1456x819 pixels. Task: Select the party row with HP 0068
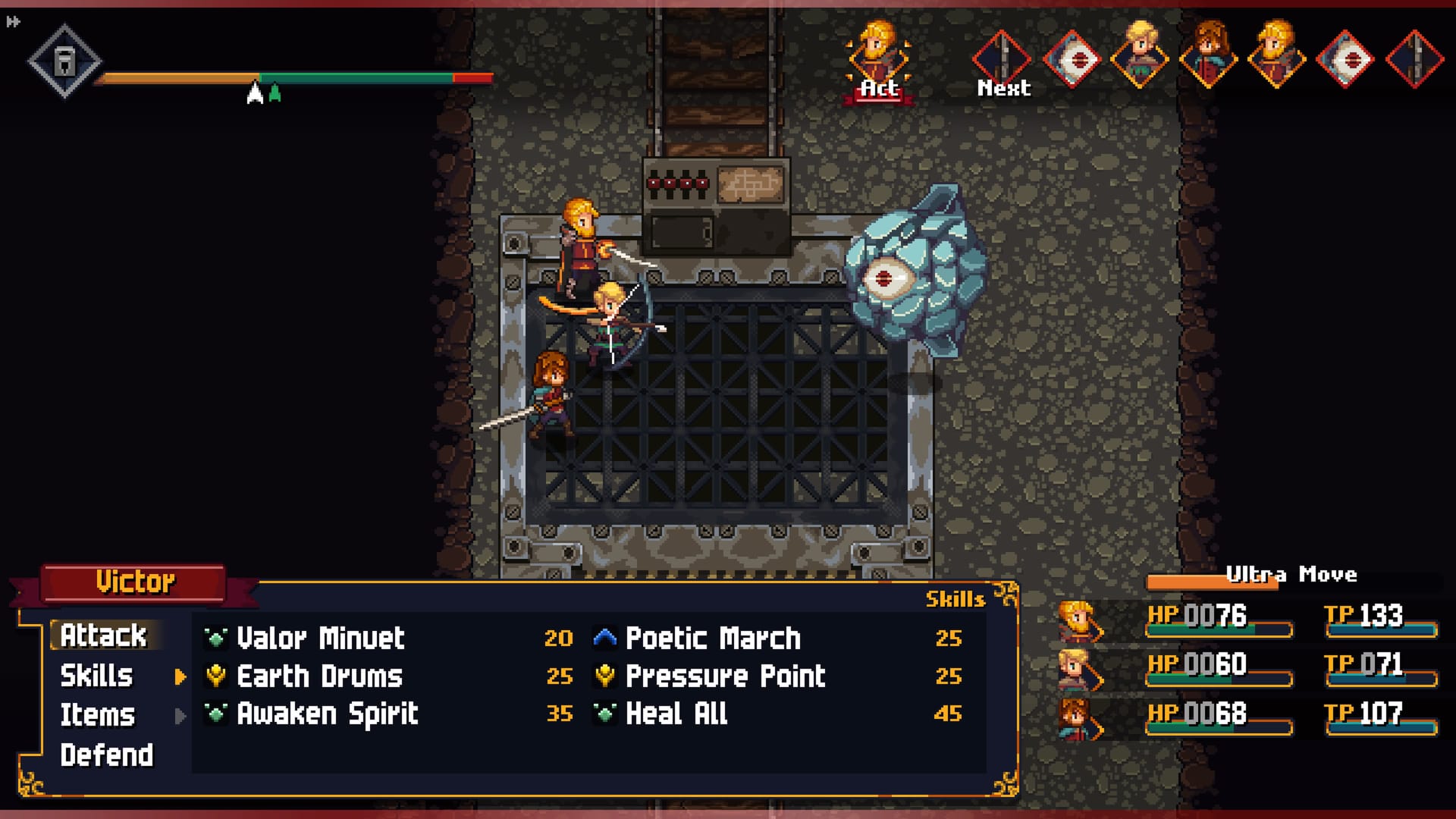(1247, 717)
